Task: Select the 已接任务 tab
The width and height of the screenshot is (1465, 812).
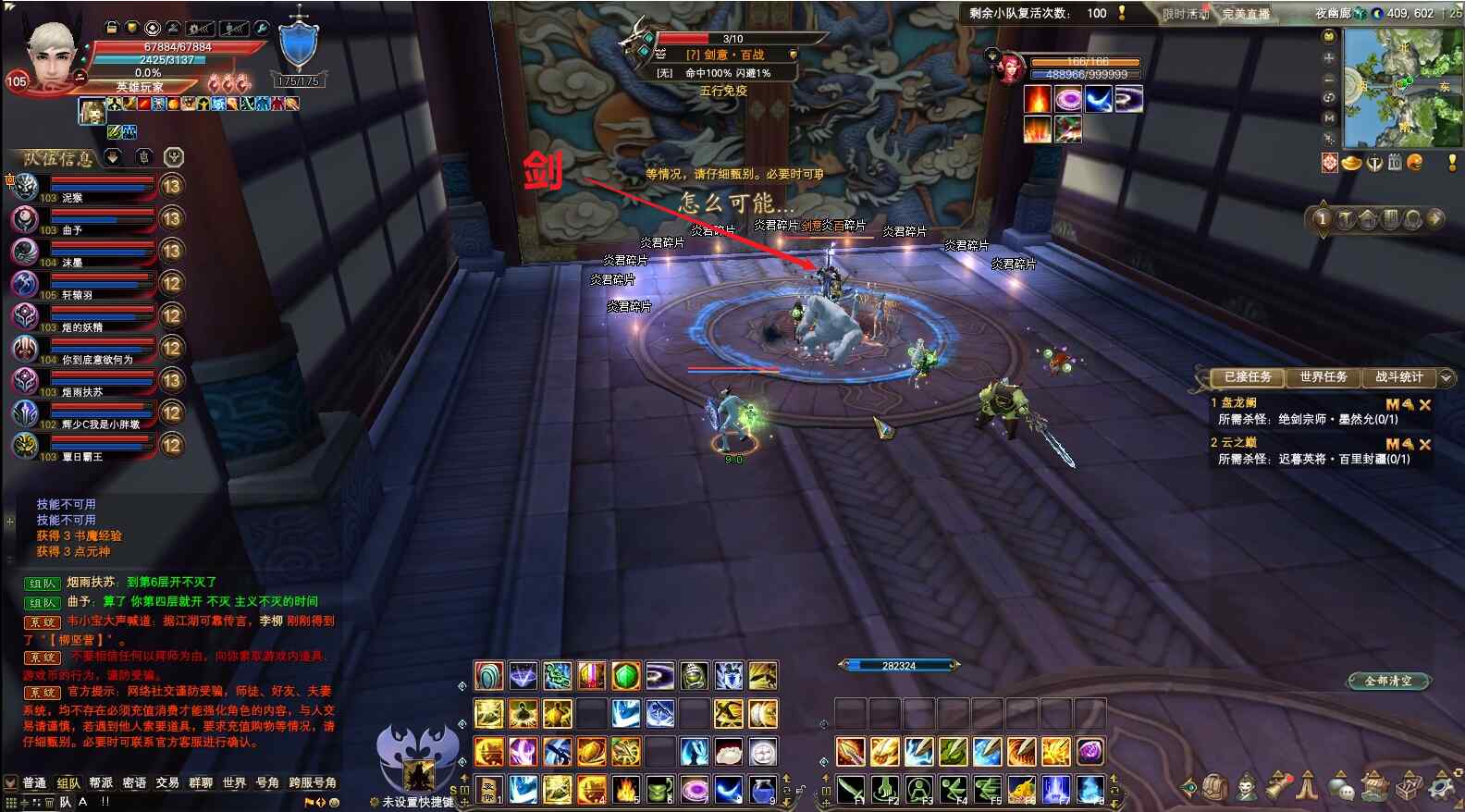Action: click(1247, 377)
